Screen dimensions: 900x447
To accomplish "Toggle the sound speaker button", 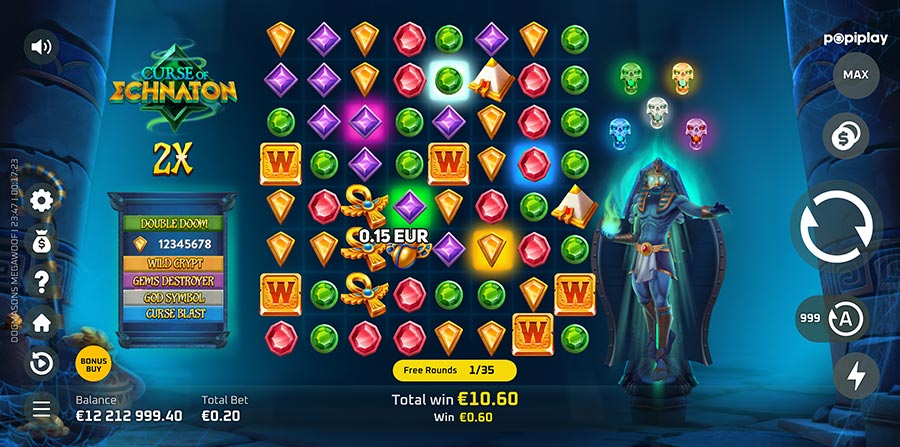I will pos(41,47).
